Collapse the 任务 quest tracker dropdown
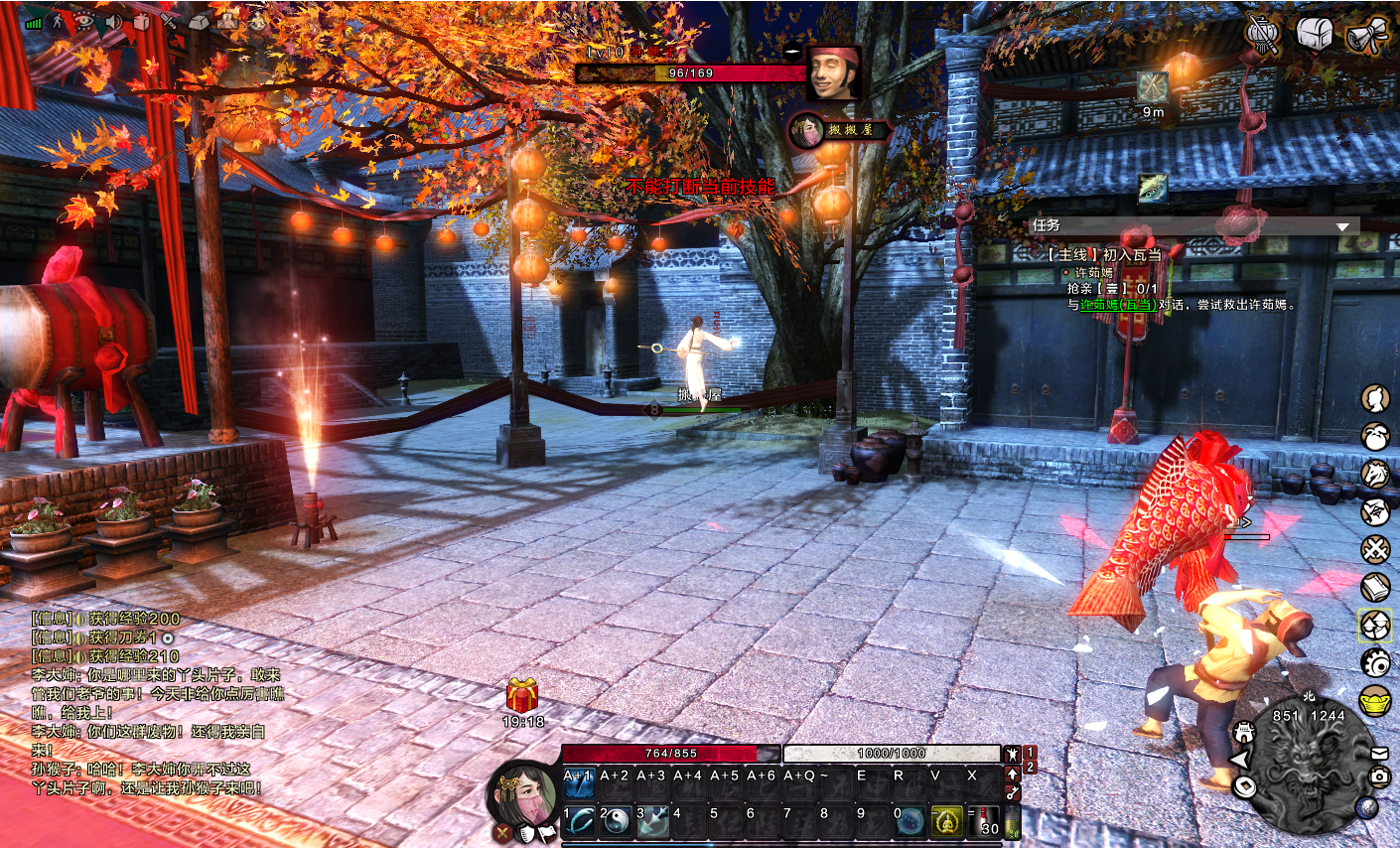 [1342, 226]
